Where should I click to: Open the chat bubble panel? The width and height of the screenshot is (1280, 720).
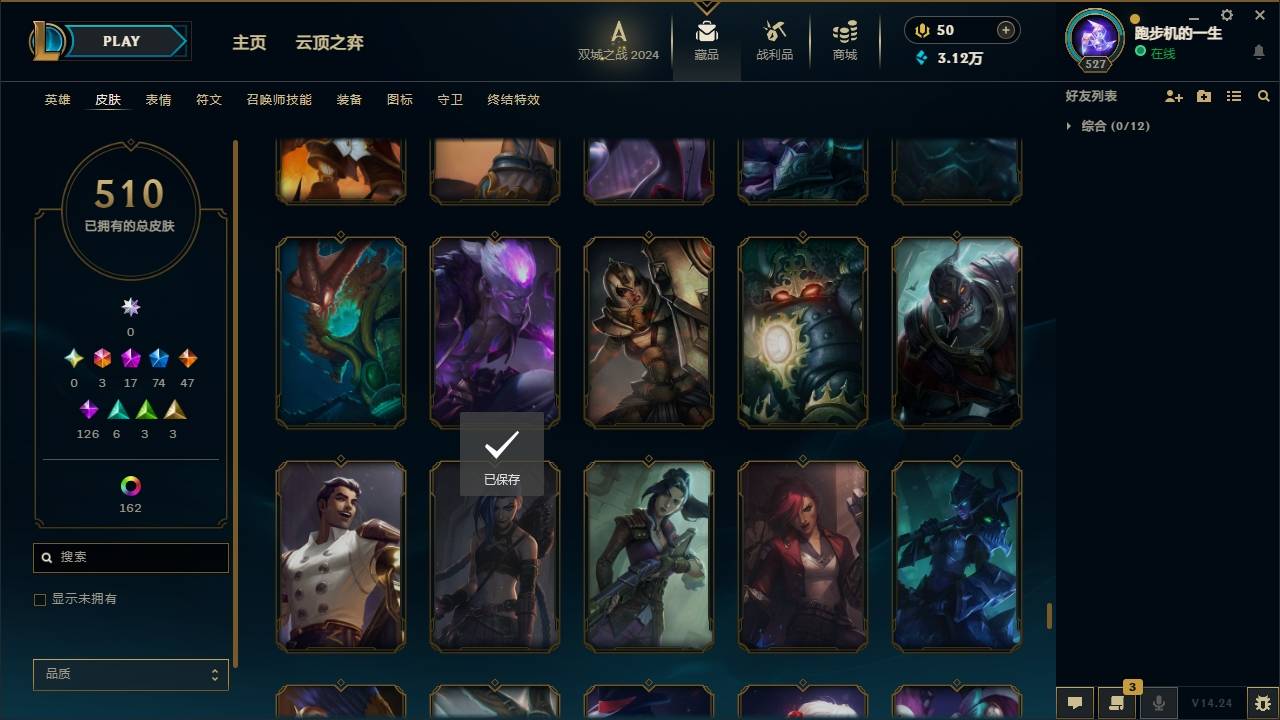(x=1073, y=703)
